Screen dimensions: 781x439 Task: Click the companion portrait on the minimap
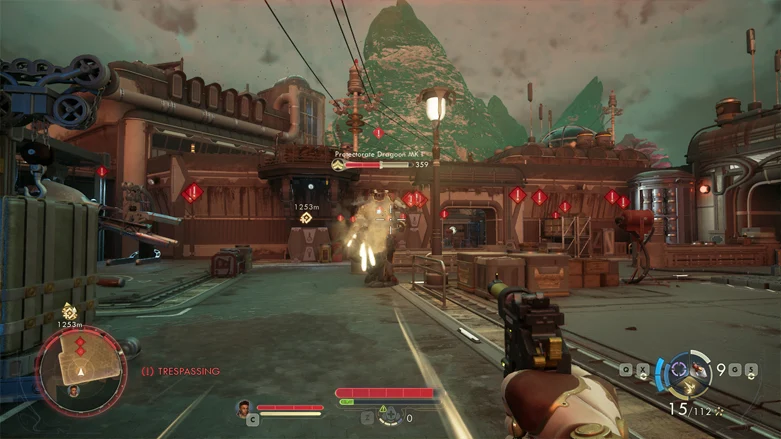(x=74, y=390)
